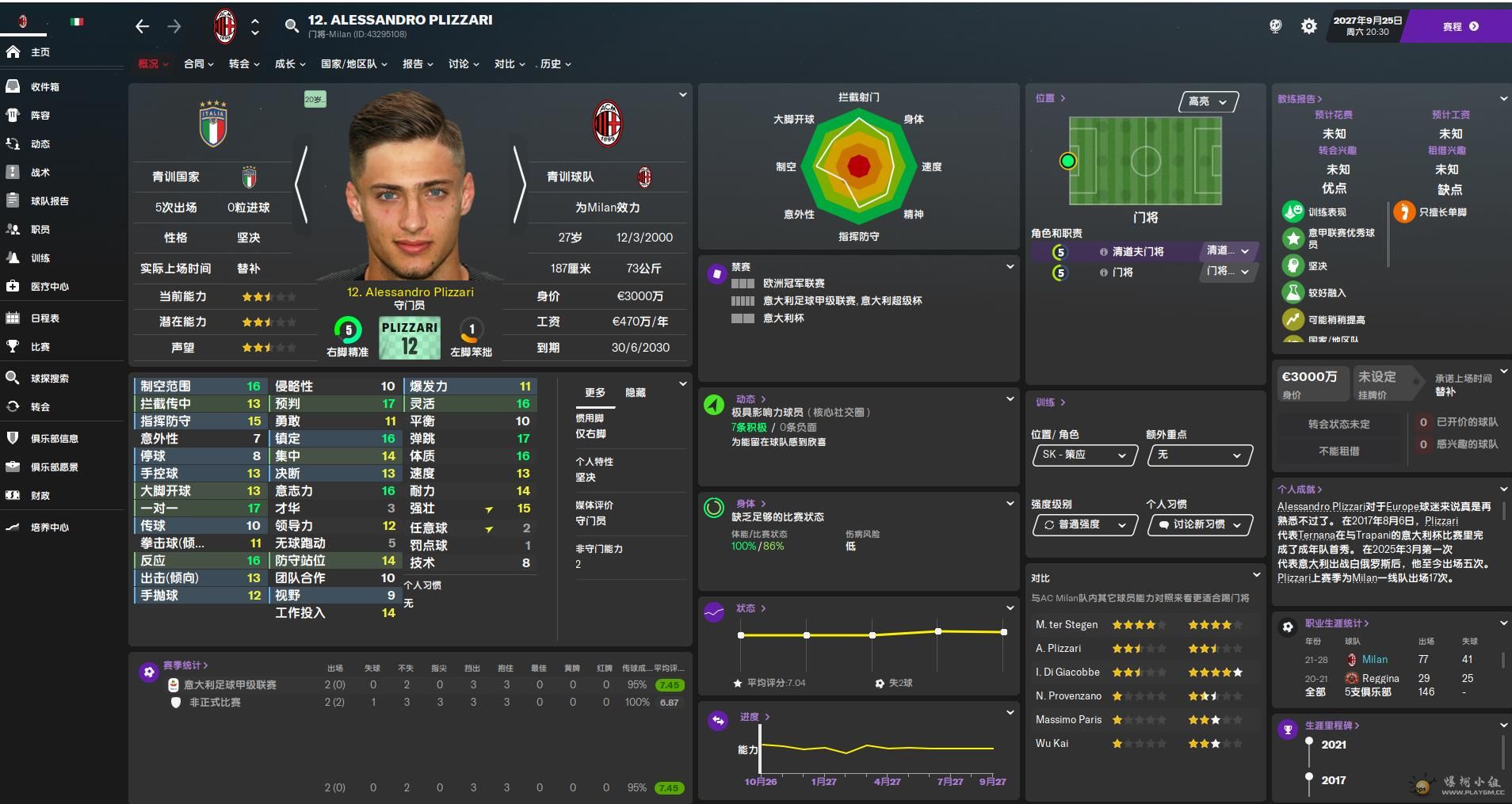Viewport: 1512px width, 804px height.
Task: Open the 转会 transfer dropdown tab
Action: click(243, 64)
